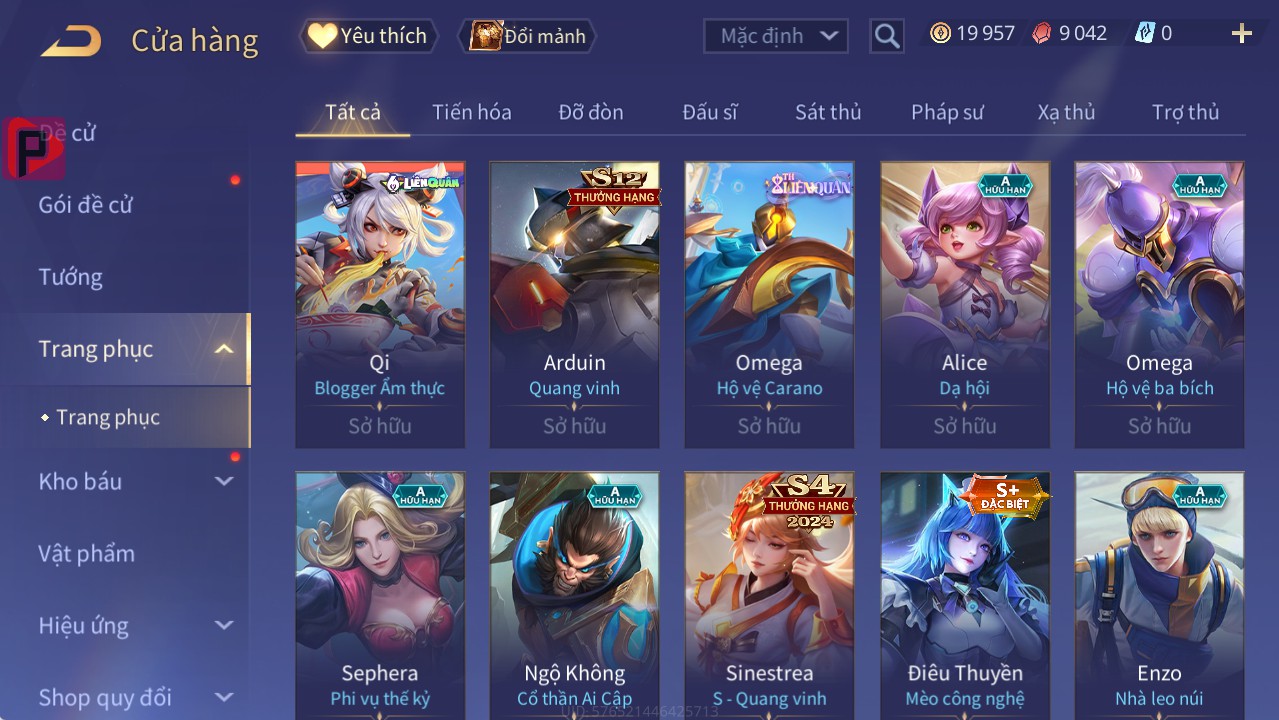The height and width of the screenshot is (720, 1279).
Task: Open the Tướng heroes menu
Action: 71,277
